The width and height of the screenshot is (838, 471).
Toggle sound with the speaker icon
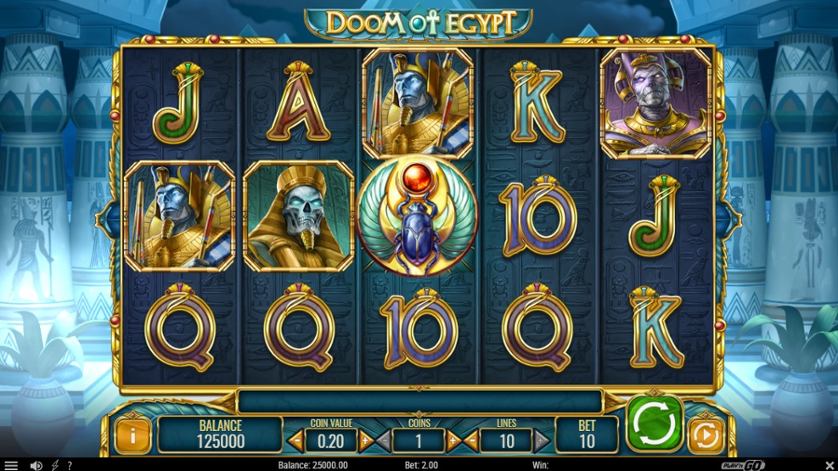36,465
